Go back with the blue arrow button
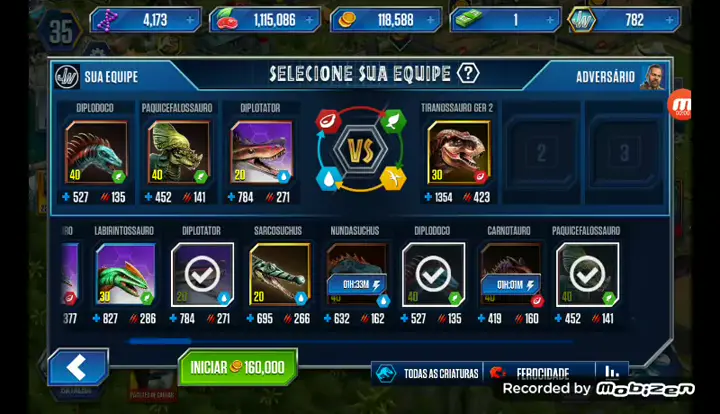 78,367
